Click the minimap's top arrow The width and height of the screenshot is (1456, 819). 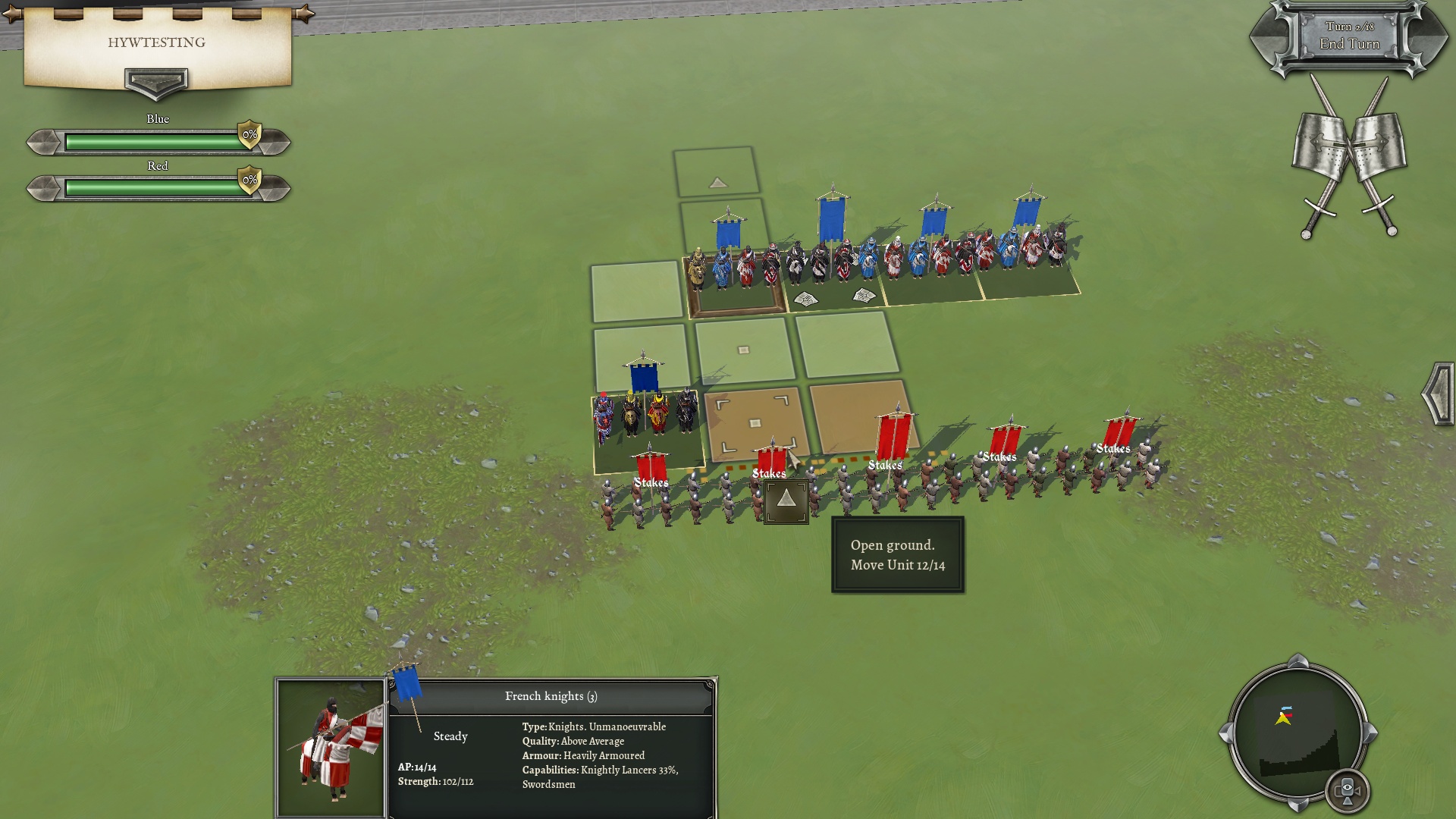(1298, 661)
